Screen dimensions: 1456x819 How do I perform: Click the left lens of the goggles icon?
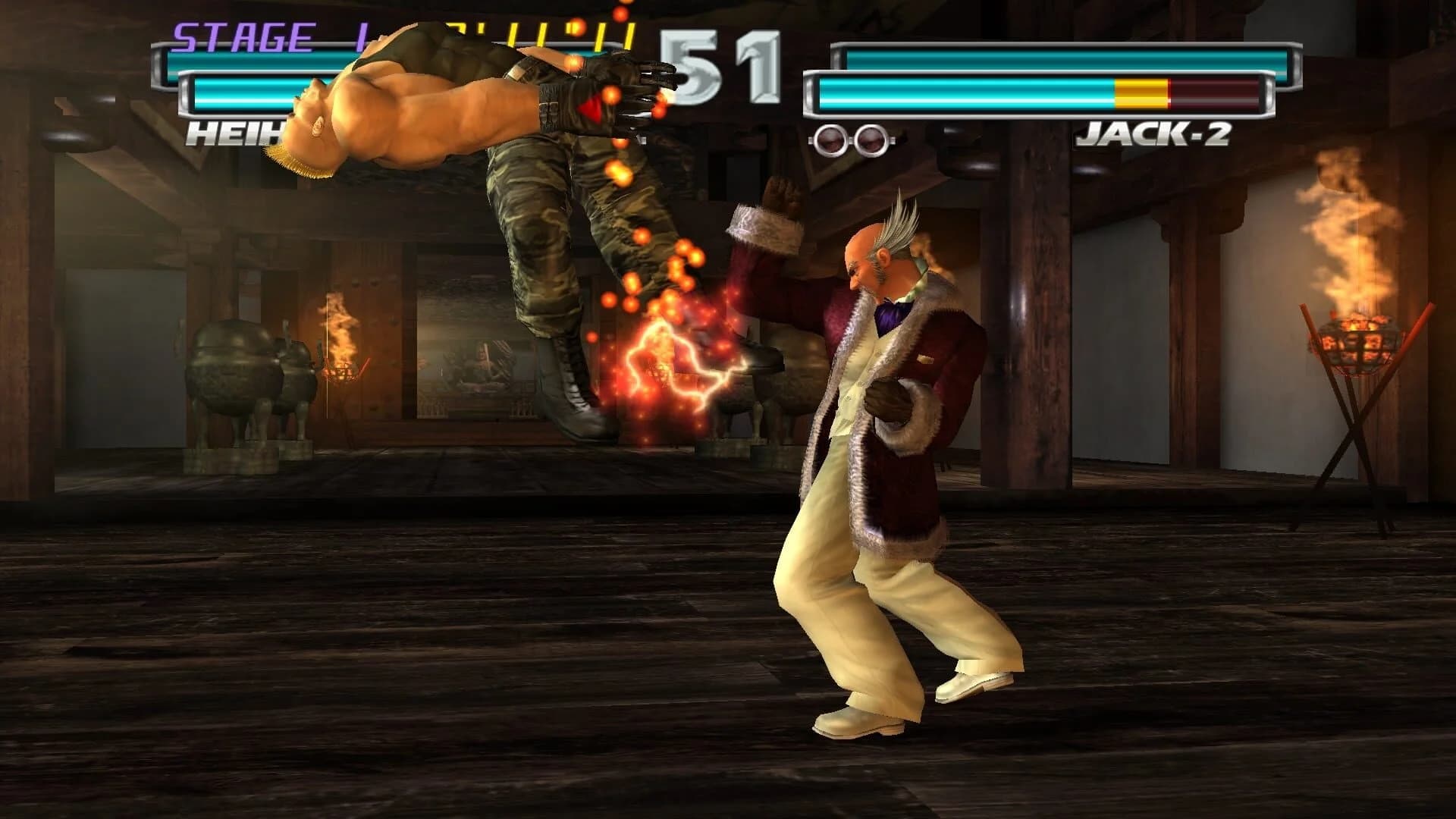pyautogui.click(x=830, y=137)
